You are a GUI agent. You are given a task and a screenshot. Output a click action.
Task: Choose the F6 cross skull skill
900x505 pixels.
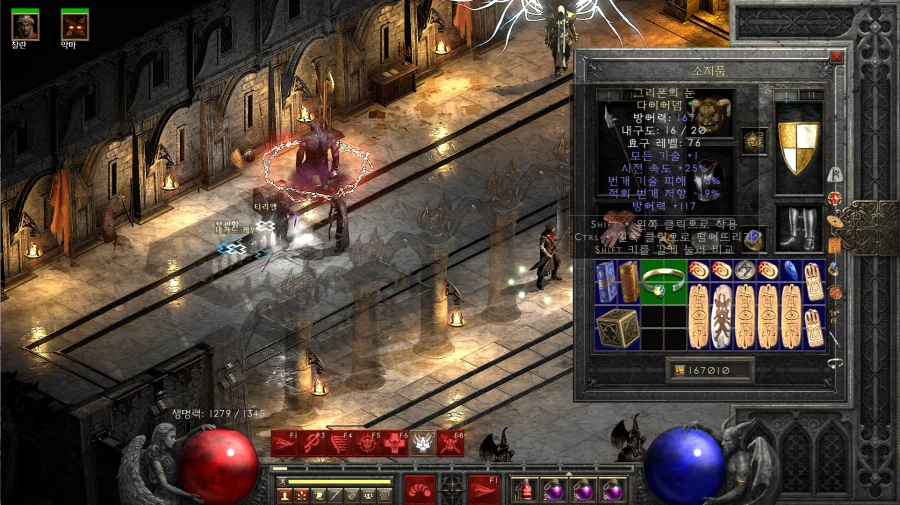pyautogui.click(x=396, y=442)
